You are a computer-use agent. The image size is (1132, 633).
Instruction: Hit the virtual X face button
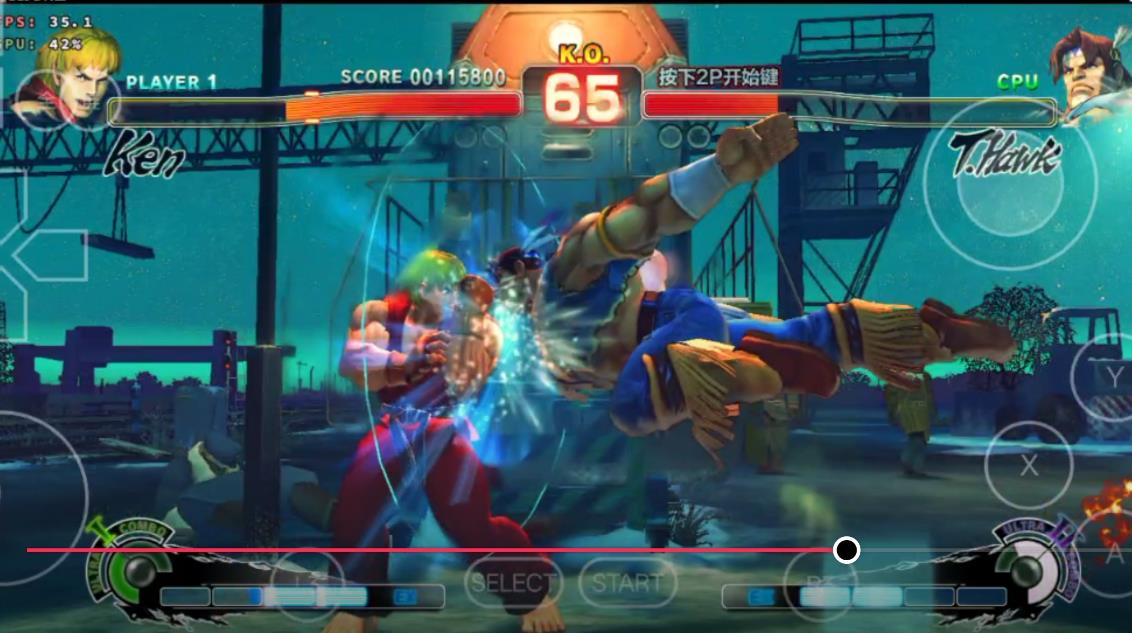[x=1028, y=465]
